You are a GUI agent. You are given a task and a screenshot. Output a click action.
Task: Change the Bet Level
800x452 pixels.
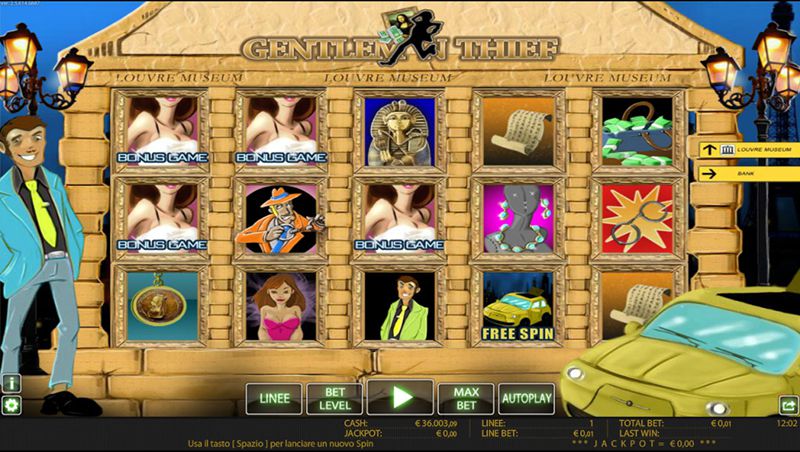pyautogui.click(x=334, y=398)
